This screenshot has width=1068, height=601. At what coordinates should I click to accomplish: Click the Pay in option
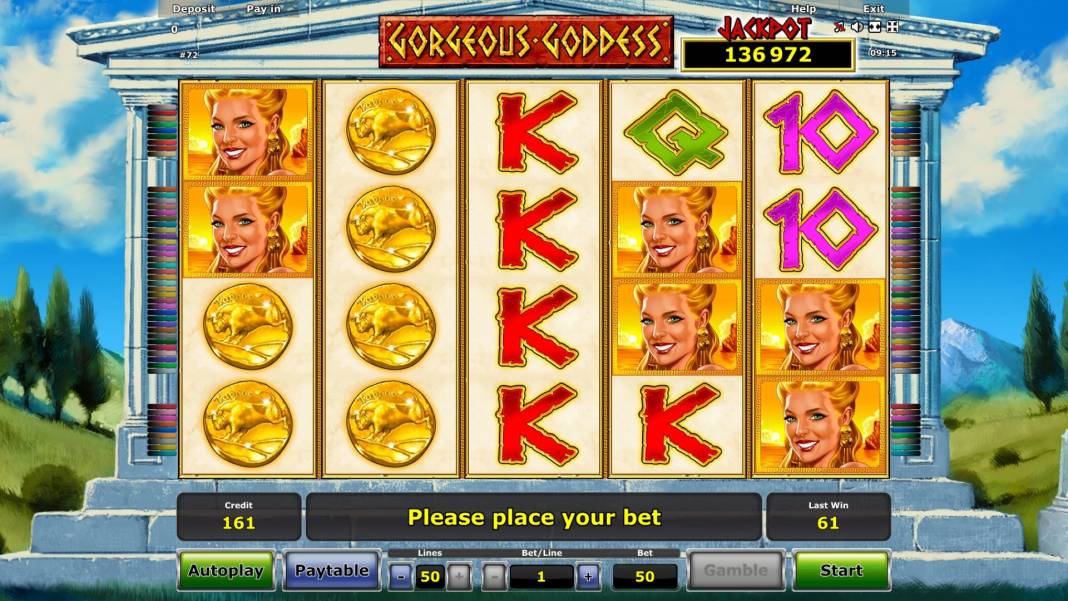pos(263,9)
